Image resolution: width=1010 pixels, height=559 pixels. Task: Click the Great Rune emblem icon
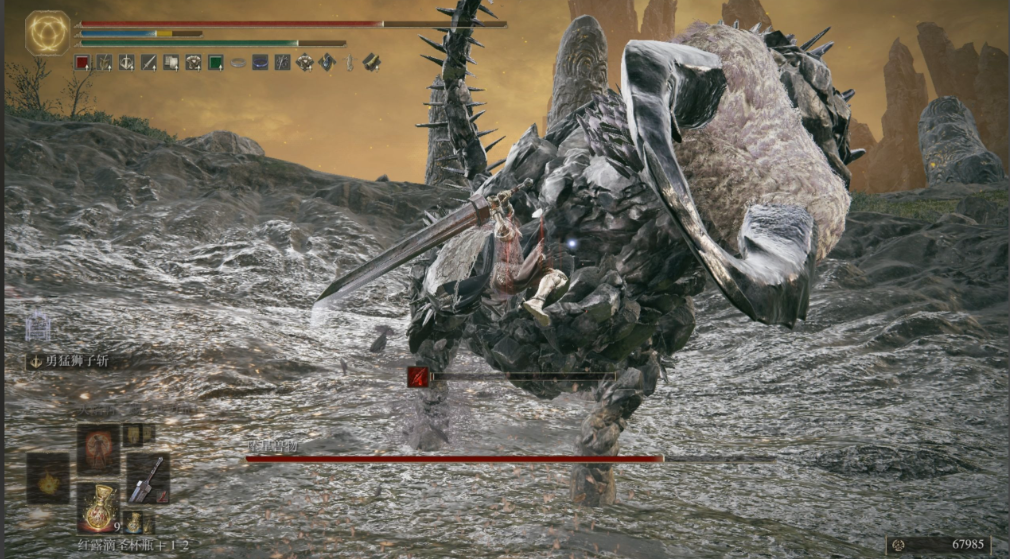coord(47,33)
